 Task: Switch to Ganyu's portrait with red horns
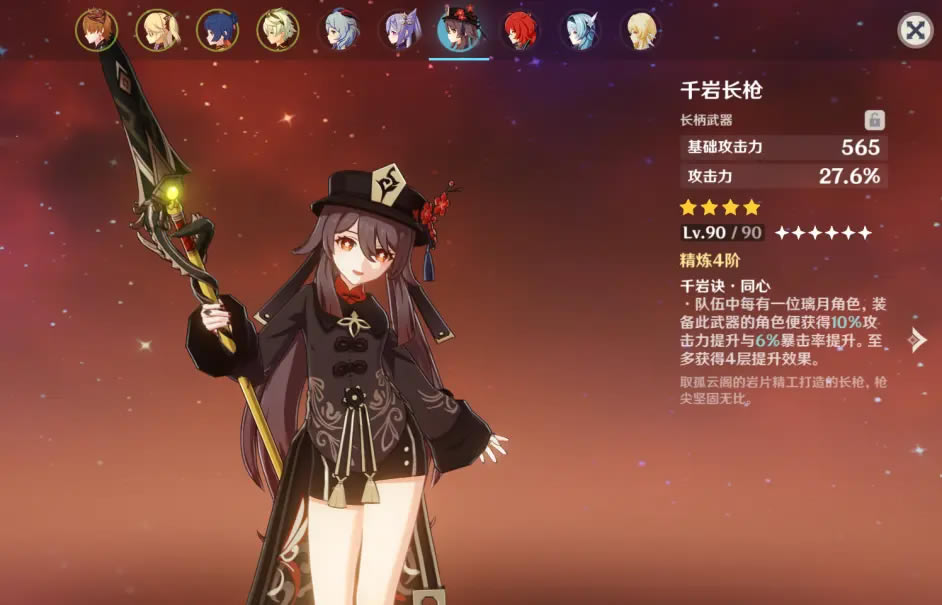339,30
